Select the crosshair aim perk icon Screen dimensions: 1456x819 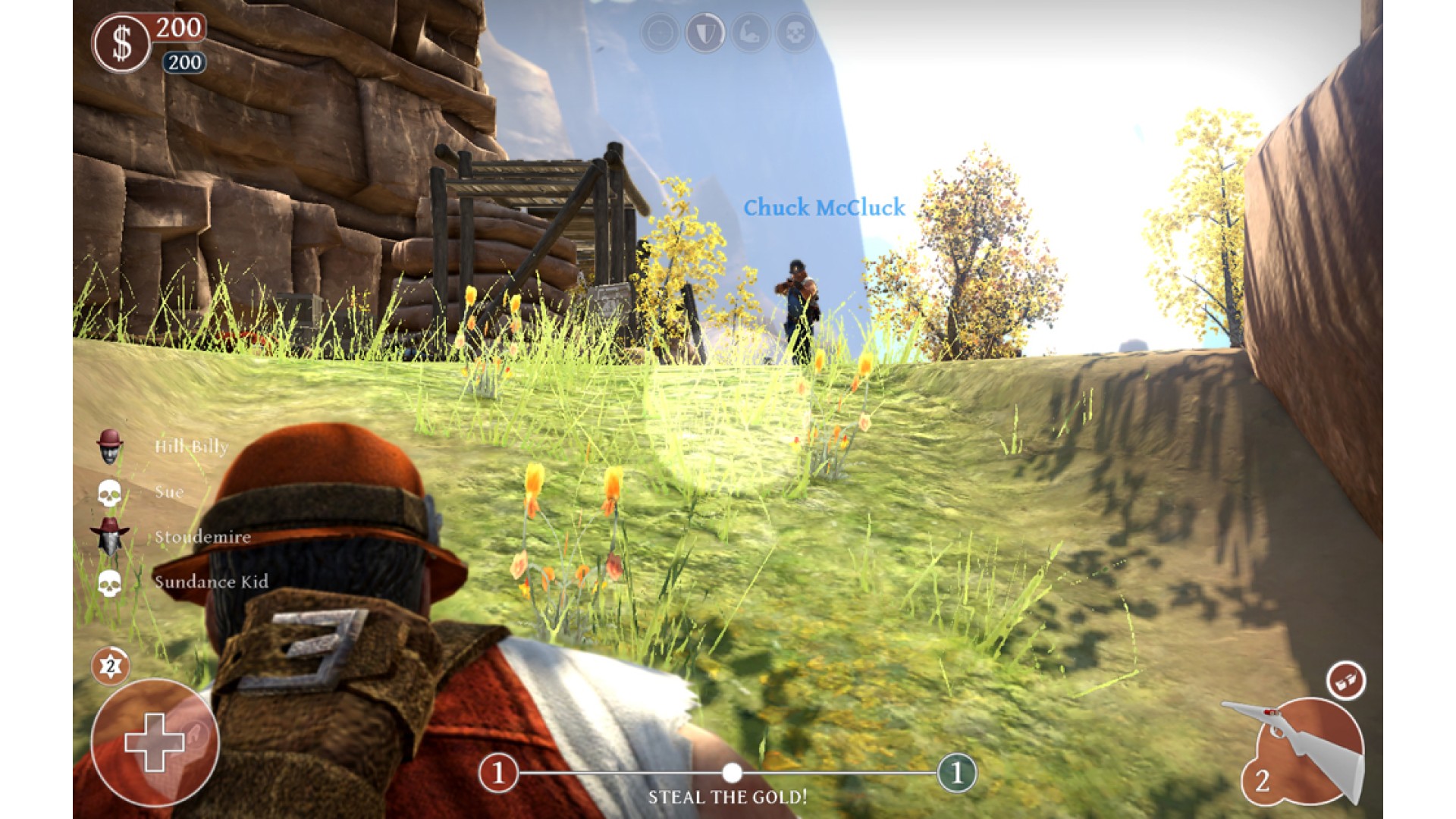660,33
